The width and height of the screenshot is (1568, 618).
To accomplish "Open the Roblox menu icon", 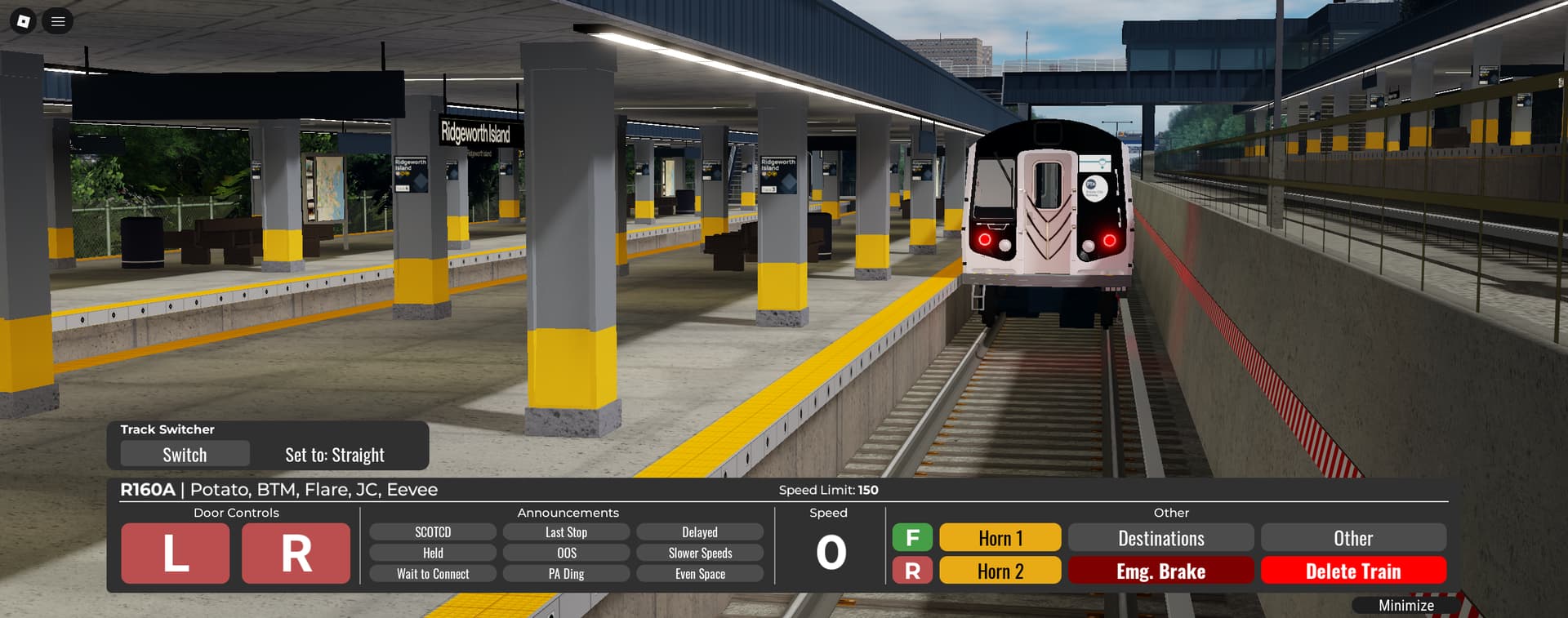I will 24,21.
